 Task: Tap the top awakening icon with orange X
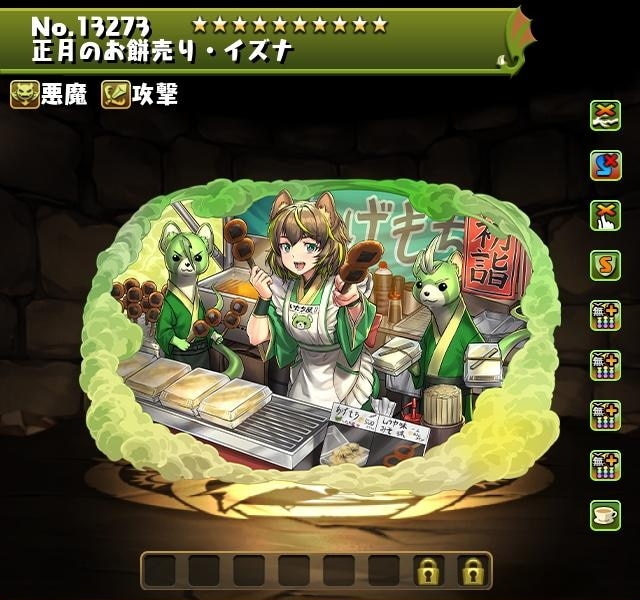604,113
